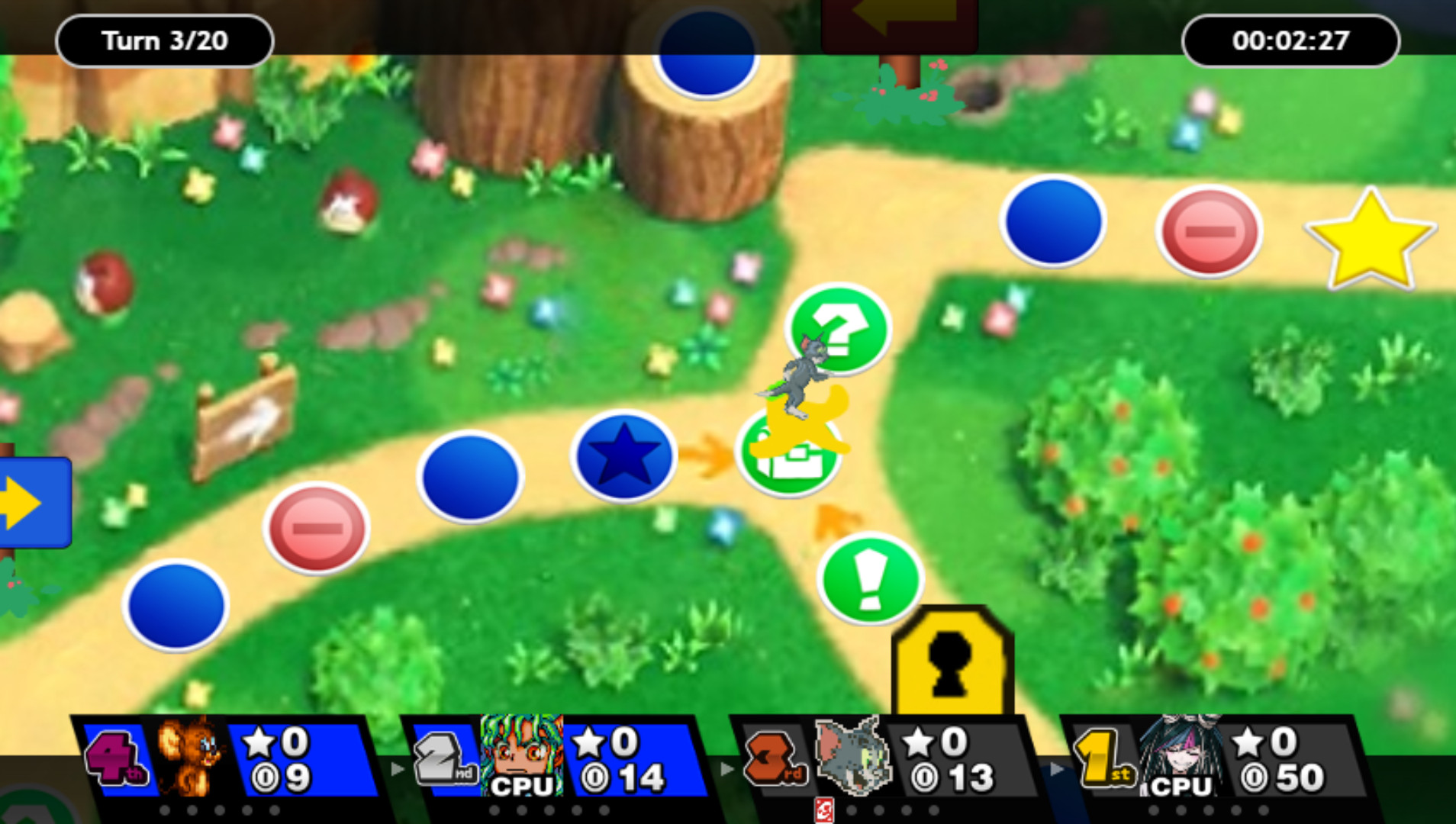Select the green exclamation mark space
1456x824 pixels.
(870, 580)
